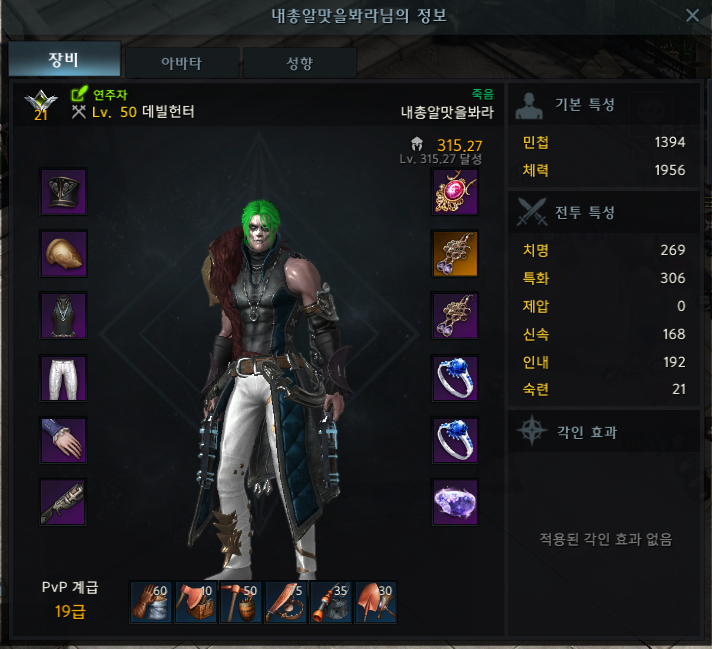Select the level 35 fishing rod life skill
This screenshot has width=712, height=649.
(331, 603)
